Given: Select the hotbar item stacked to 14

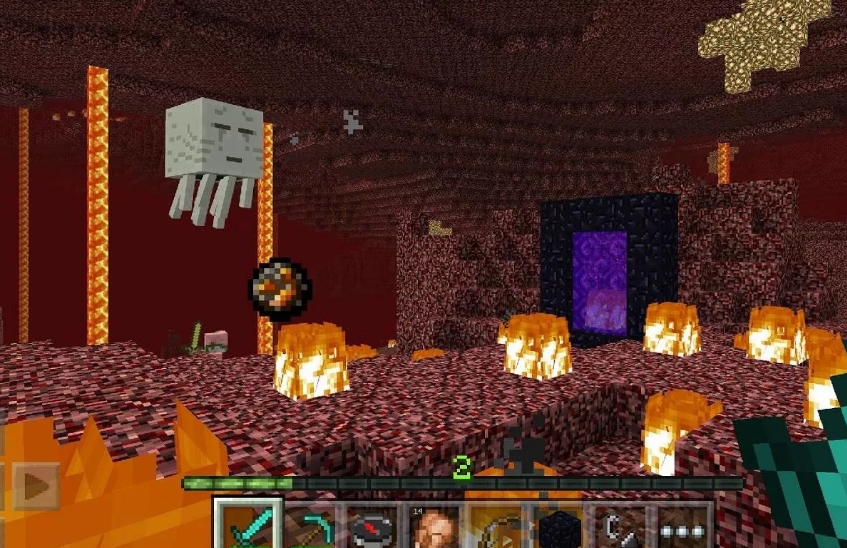Looking at the screenshot, I should point(436,526).
